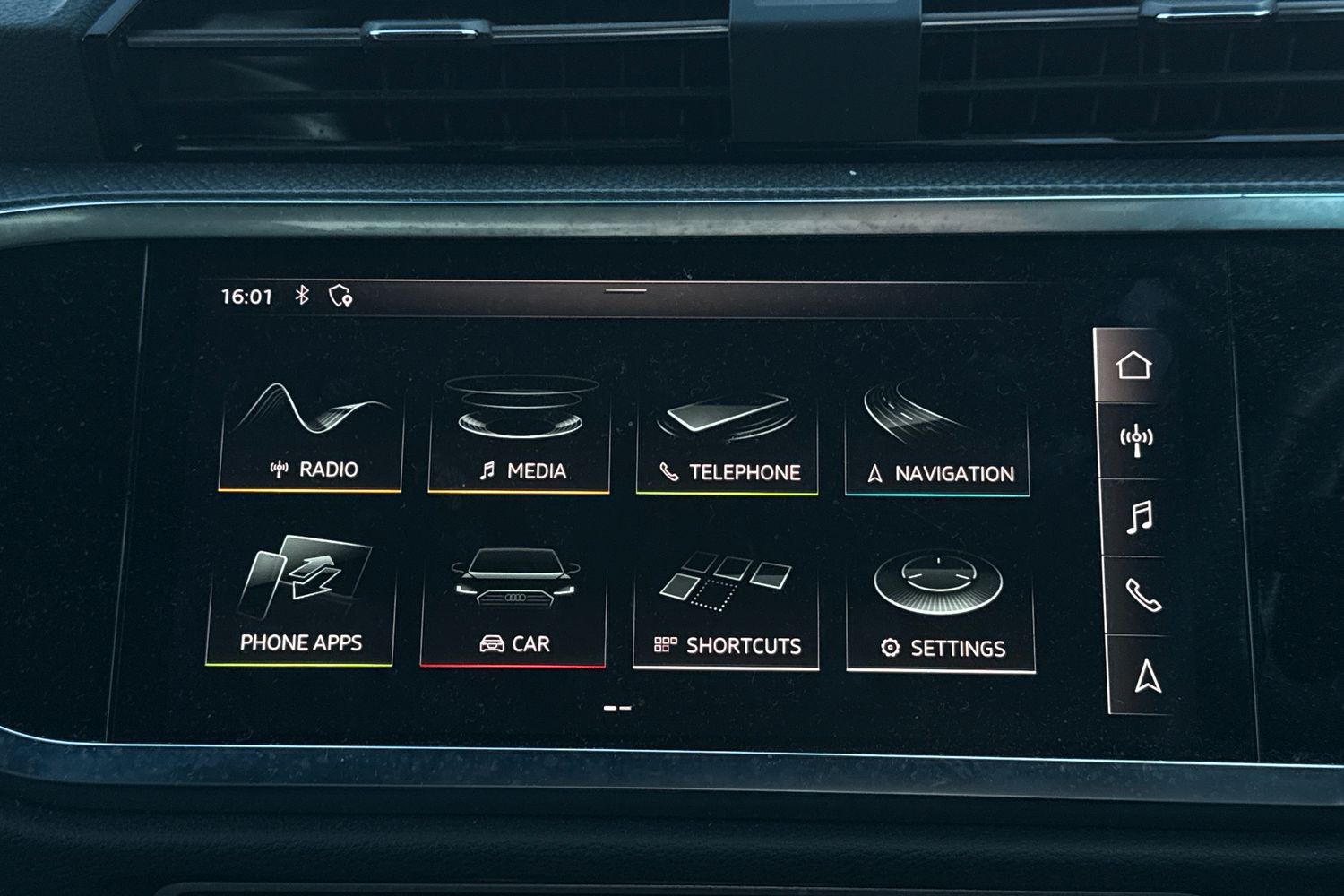The width and height of the screenshot is (1344, 896).
Task: Tap the Bluetooth status icon
Action: (x=303, y=295)
